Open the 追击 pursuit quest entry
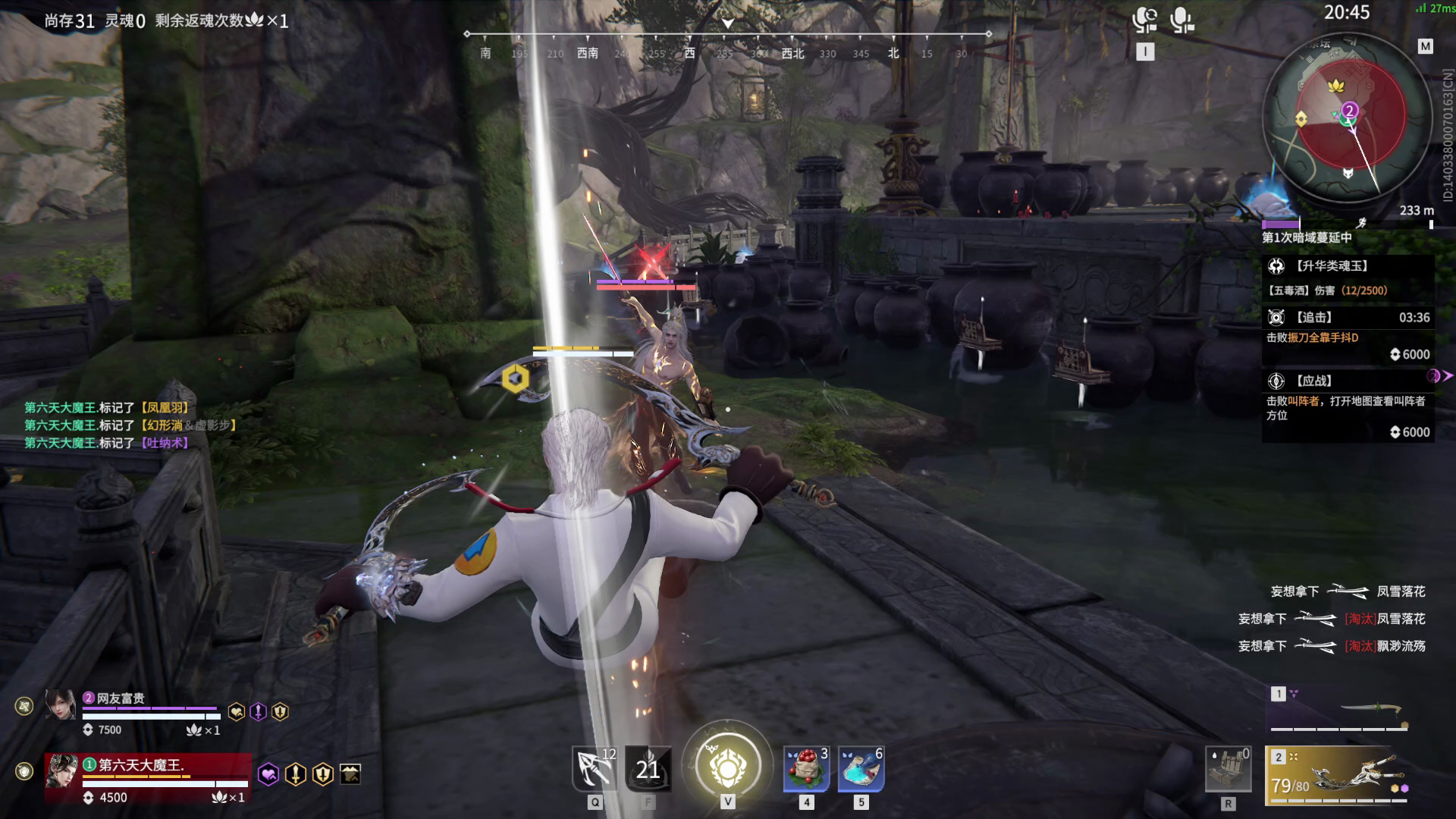Image resolution: width=1456 pixels, height=819 pixels. [x=1348, y=335]
